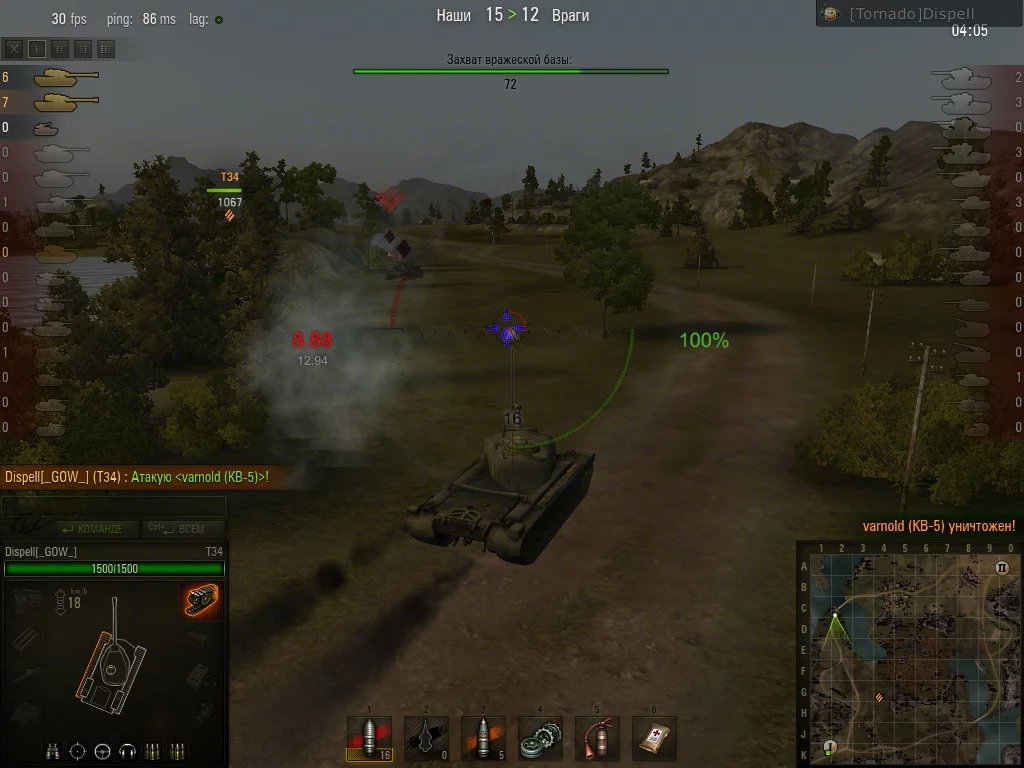1024x768 pixels.
Task: Use the track repair kit consumable
Action: click(540, 739)
